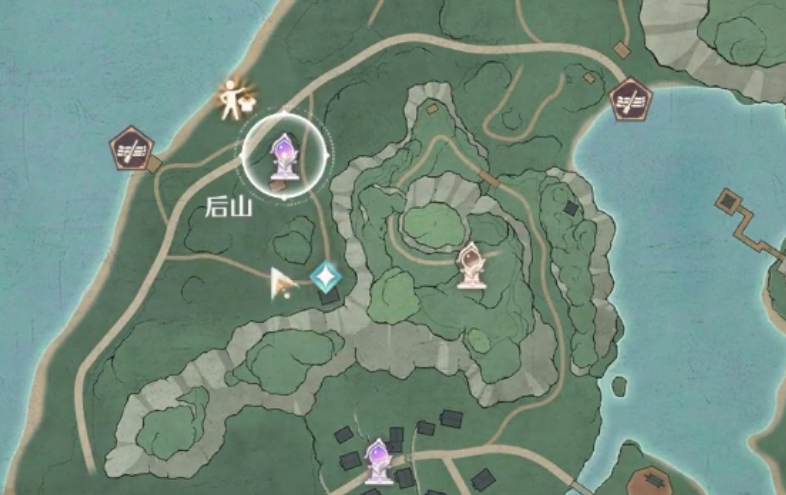The width and height of the screenshot is (786, 495).
Task: Click the player arrow position marker
Action: point(282,285)
